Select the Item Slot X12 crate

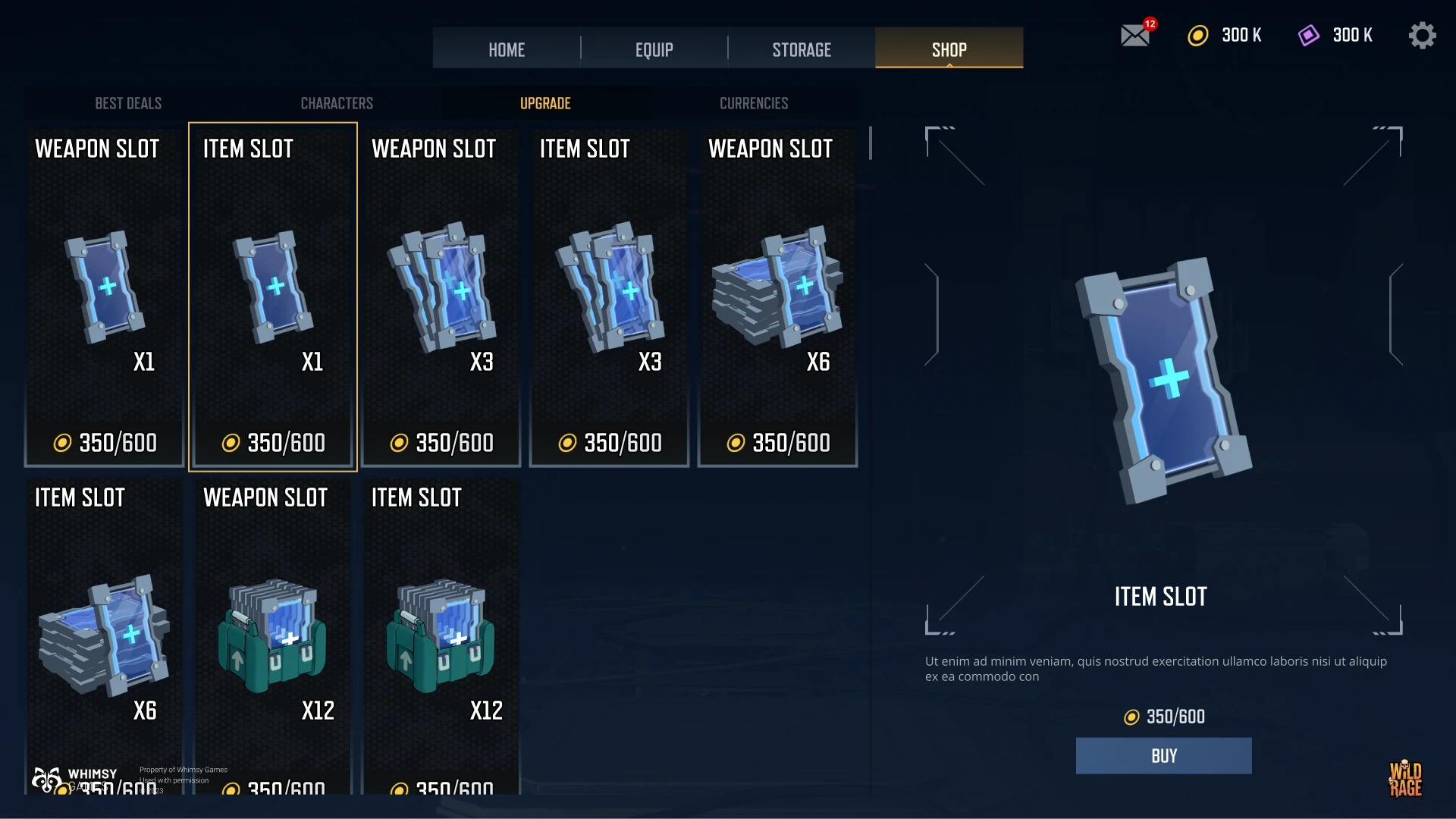[x=441, y=637]
